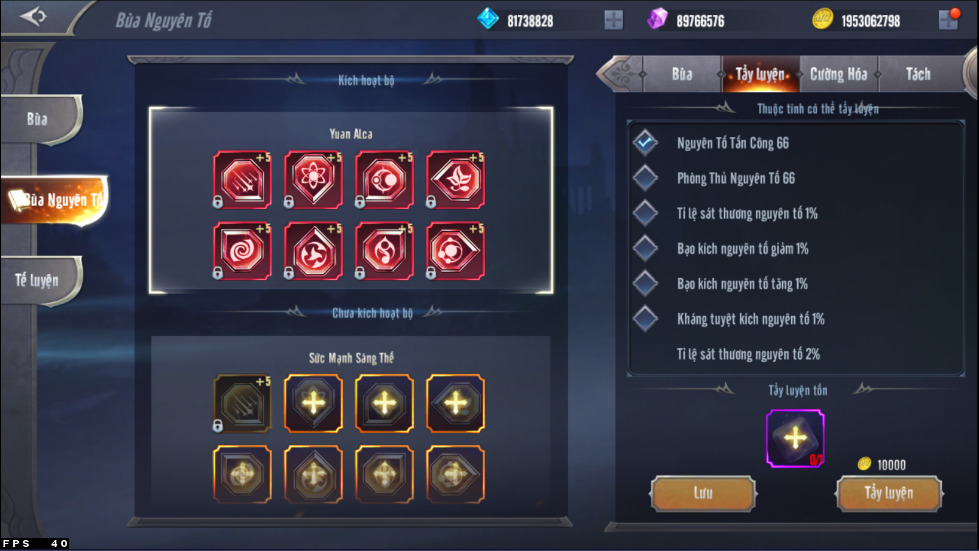
Task: Add refining material in the purple slot
Action: pos(795,438)
